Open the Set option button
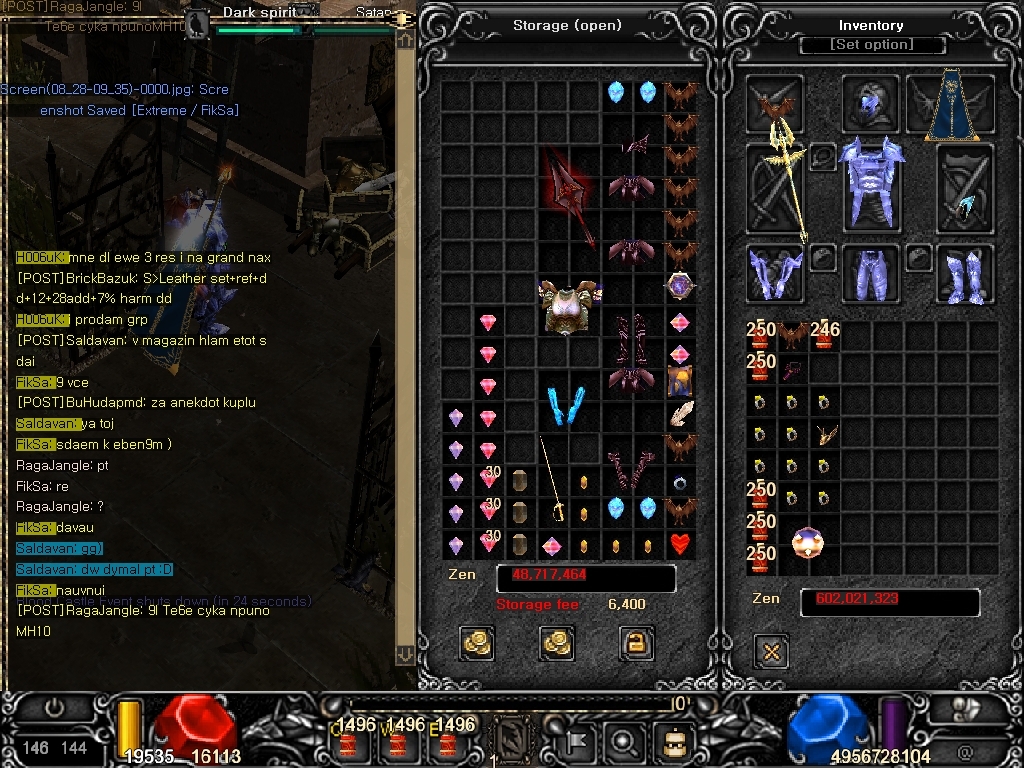1024x768 pixels. pyautogui.click(x=872, y=45)
